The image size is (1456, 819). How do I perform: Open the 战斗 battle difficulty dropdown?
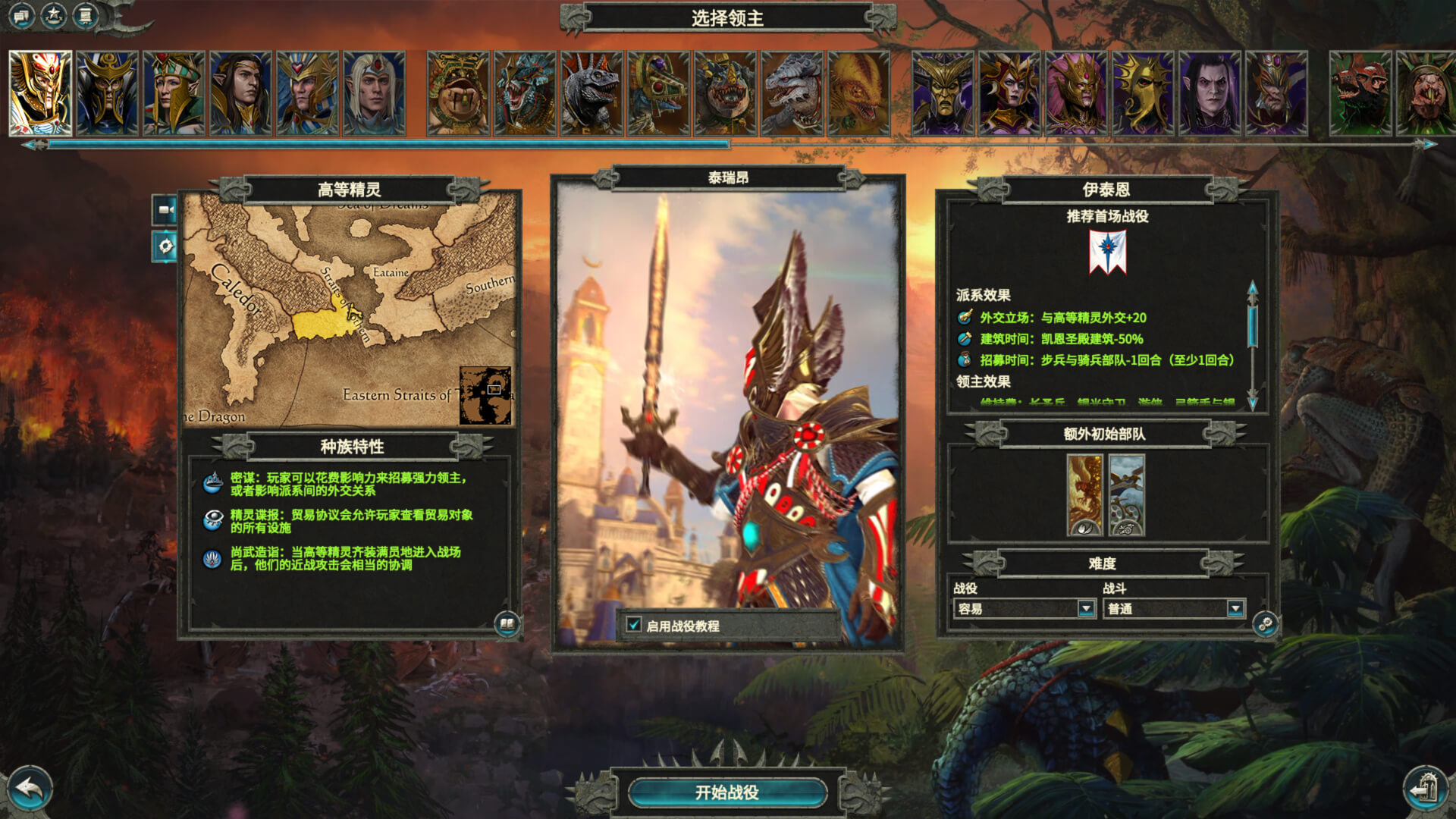coord(1235,608)
